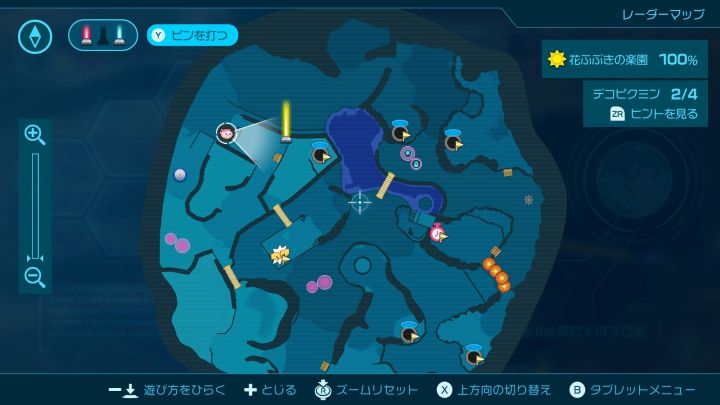Select the デコピクミン 2/4 tracker

pyautogui.click(x=641, y=94)
